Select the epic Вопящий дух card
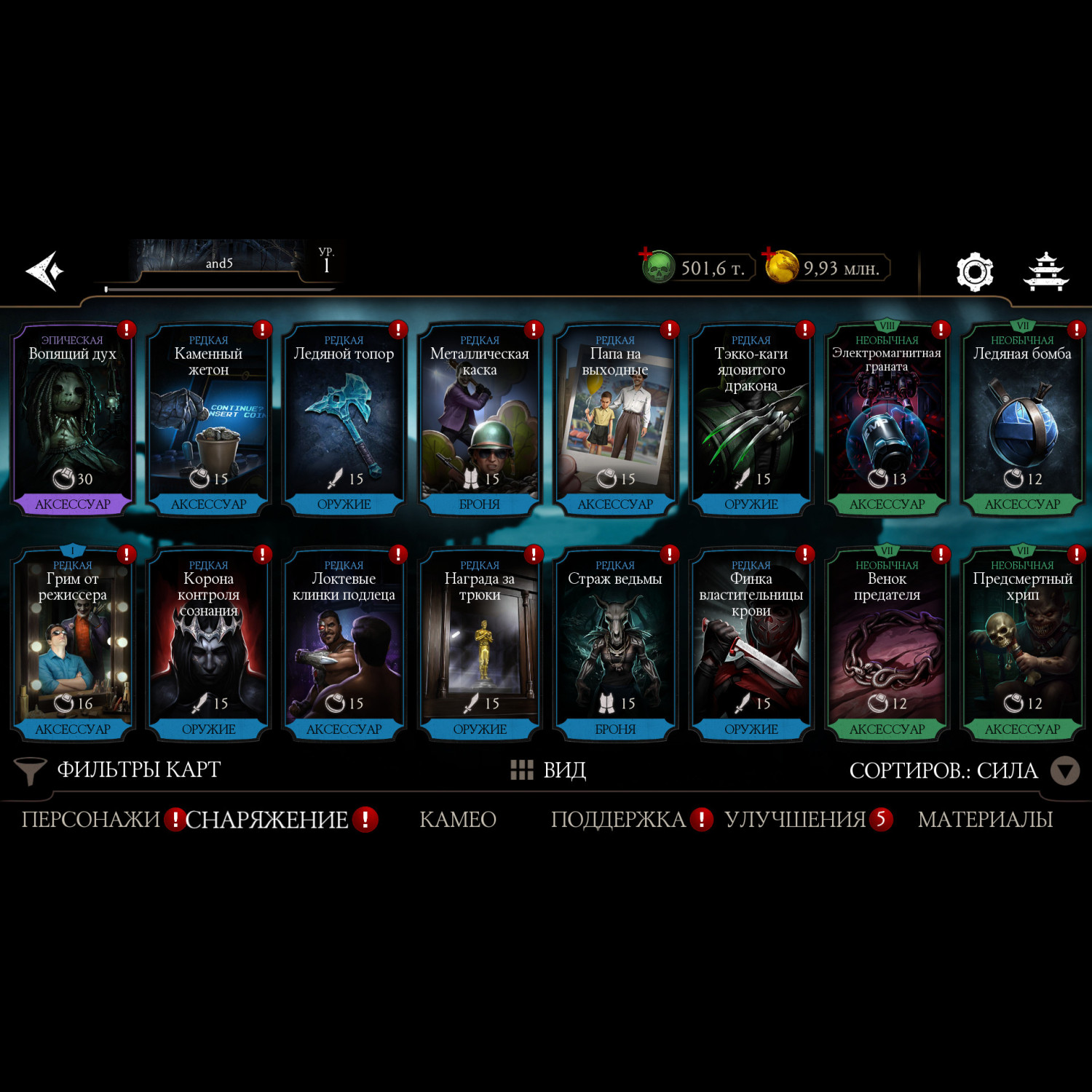 click(72, 419)
